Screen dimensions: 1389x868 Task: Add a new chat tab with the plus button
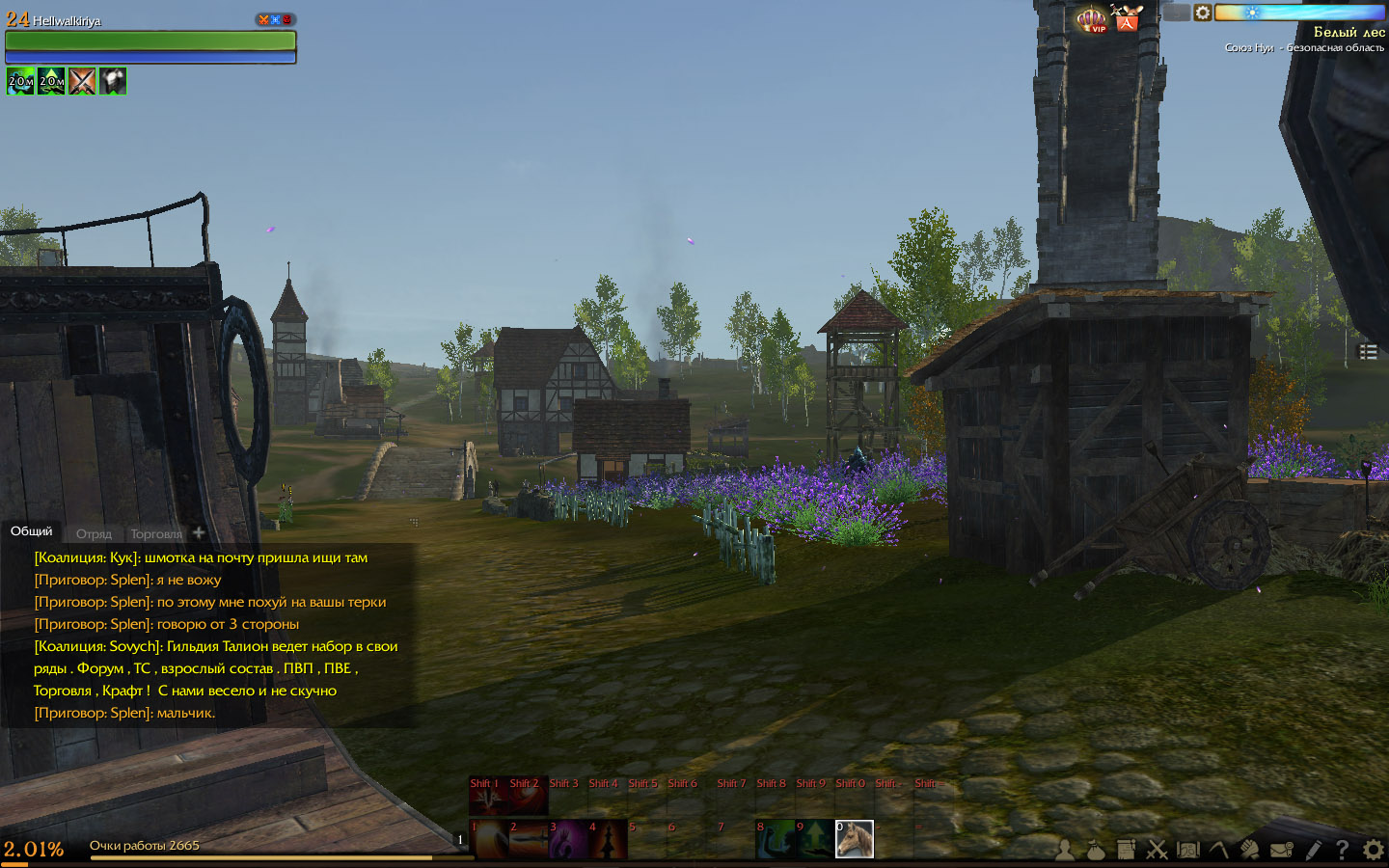(x=199, y=532)
